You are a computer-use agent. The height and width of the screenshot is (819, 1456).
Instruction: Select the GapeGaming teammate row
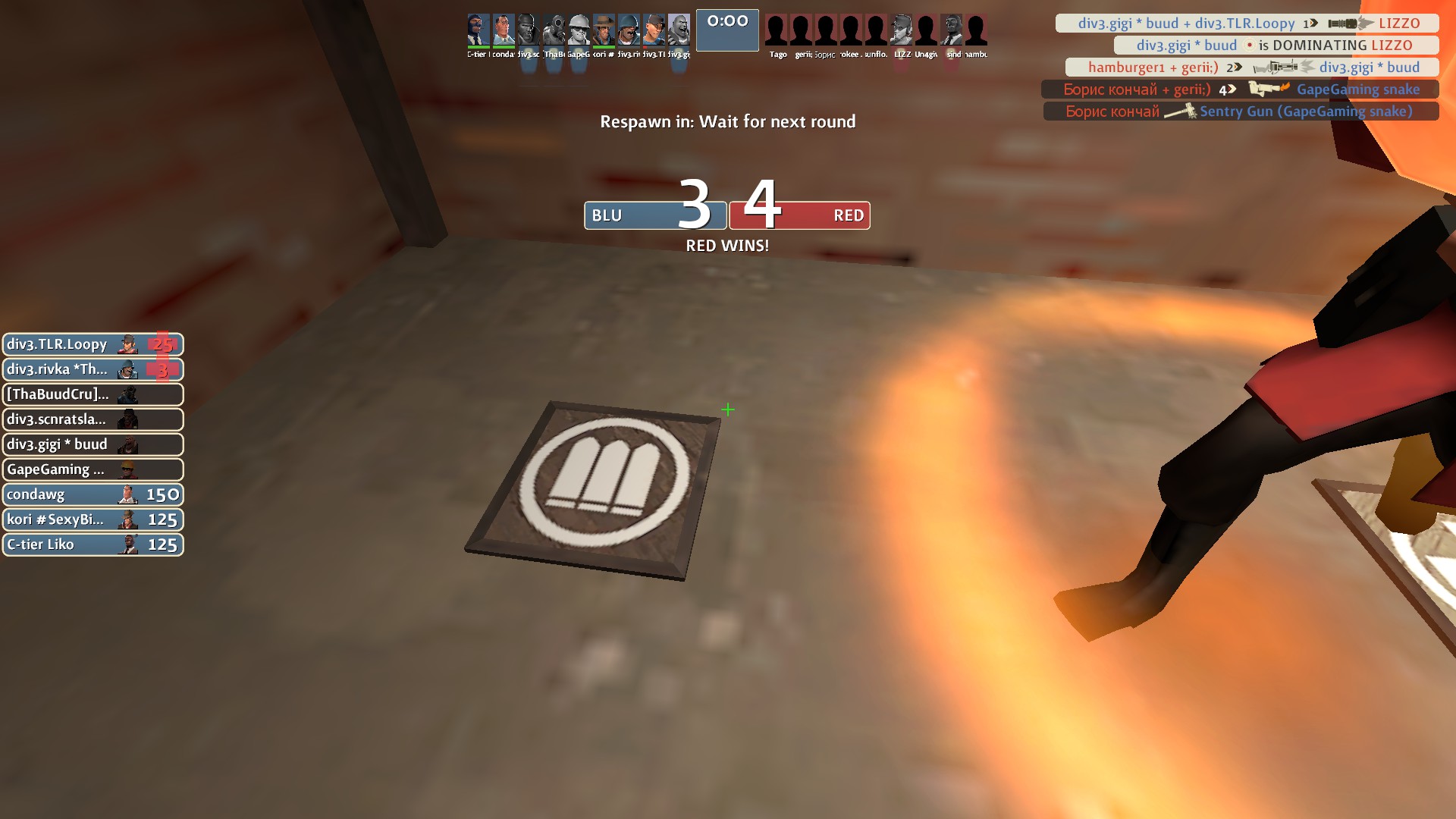(x=93, y=469)
